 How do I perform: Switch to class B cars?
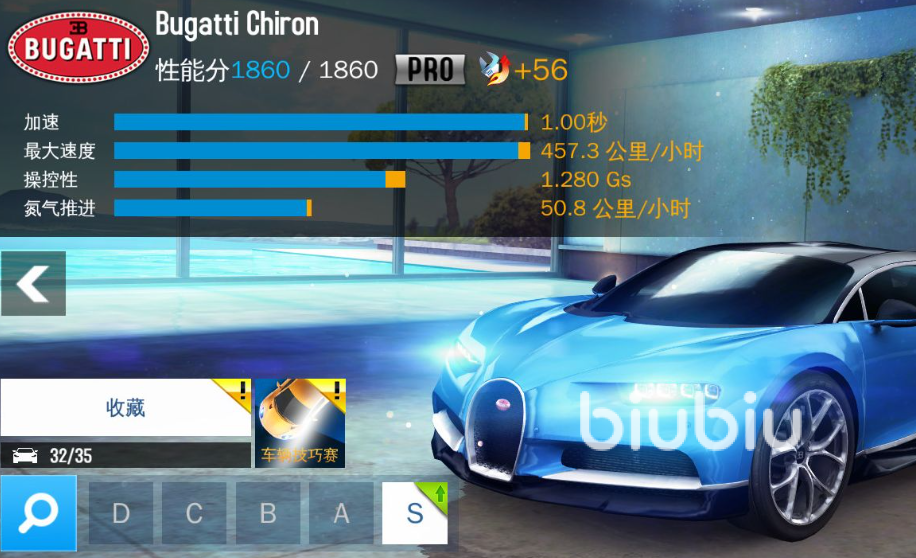(267, 514)
